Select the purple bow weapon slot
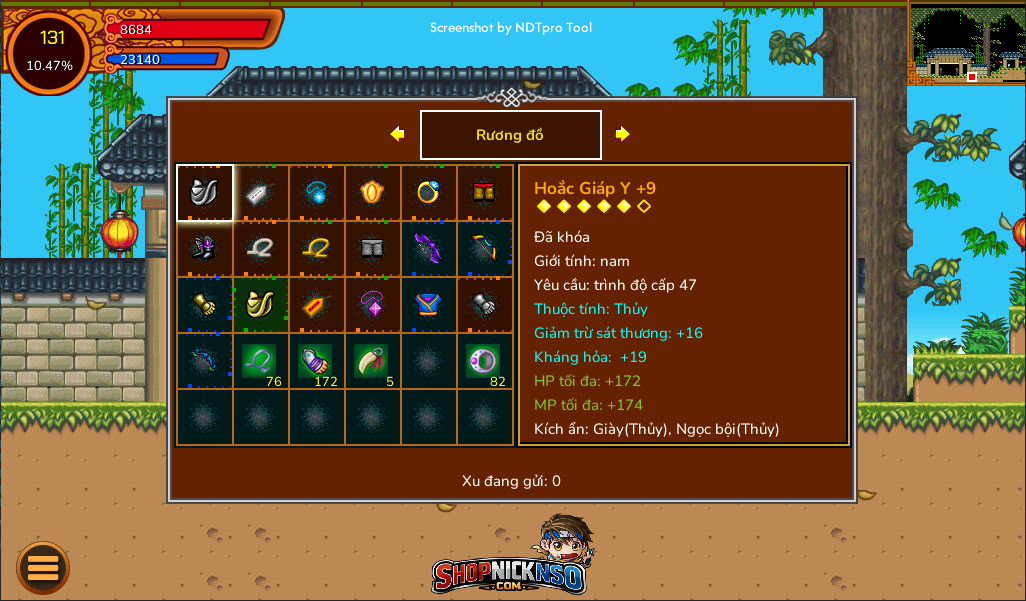The width and height of the screenshot is (1026, 601). click(429, 249)
